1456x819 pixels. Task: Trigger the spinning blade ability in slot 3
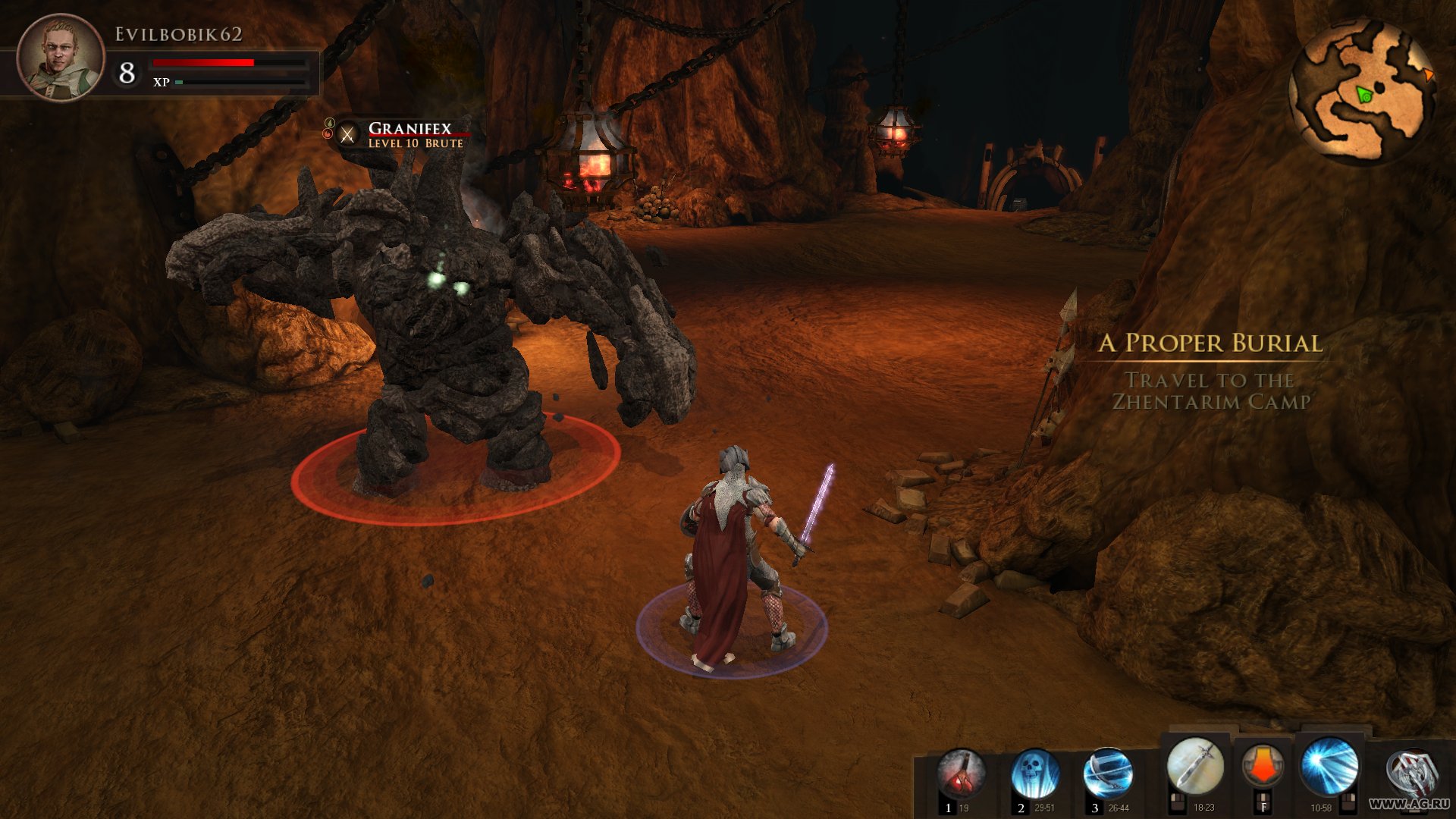pyautogui.click(x=1110, y=772)
